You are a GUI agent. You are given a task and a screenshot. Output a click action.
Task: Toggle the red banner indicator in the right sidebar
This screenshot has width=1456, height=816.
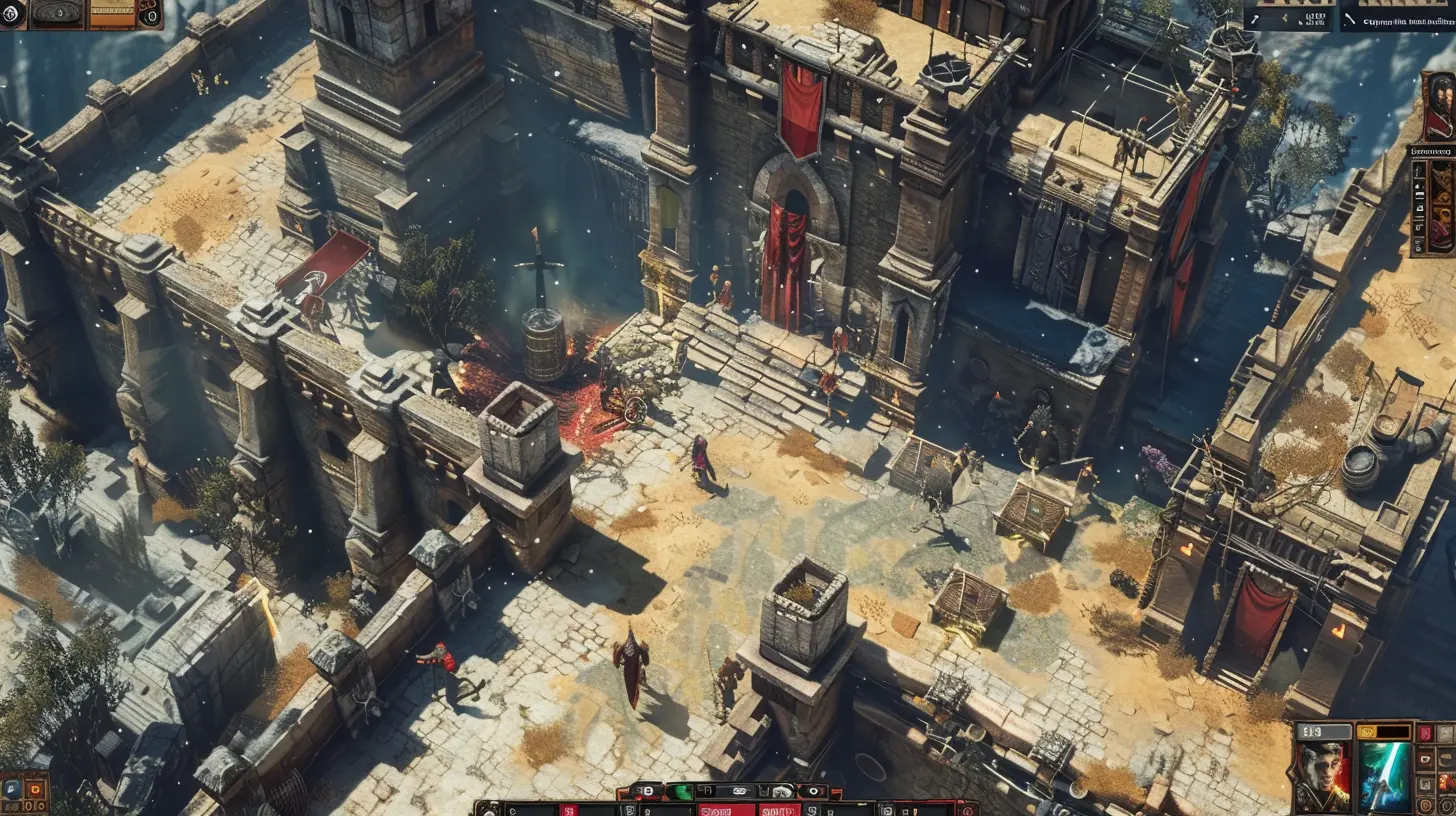pyautogui.click(x=1424, y=732)
